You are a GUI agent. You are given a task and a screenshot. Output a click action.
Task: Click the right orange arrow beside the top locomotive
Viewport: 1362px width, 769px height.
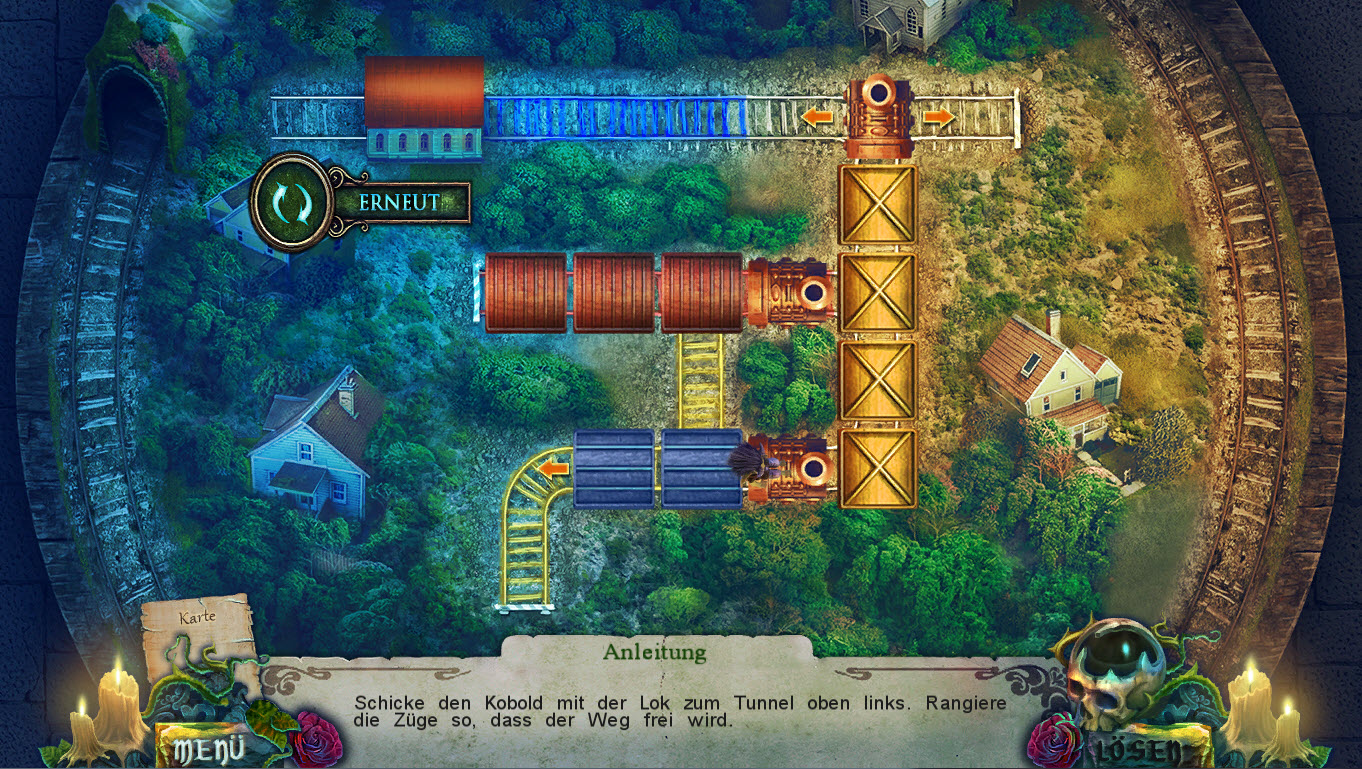coord(937,118)
